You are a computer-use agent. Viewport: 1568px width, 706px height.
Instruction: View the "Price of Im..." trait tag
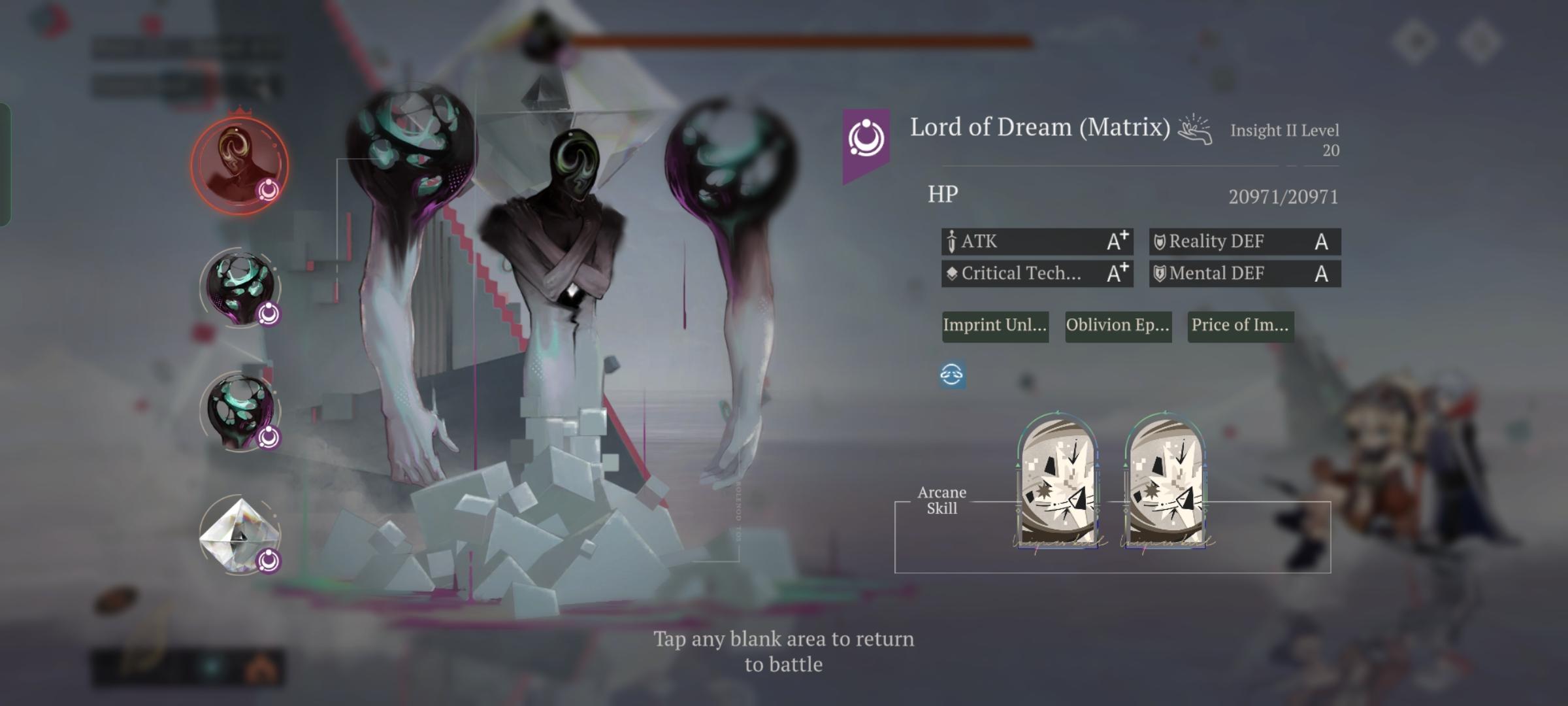click(x=1240, y=326)
